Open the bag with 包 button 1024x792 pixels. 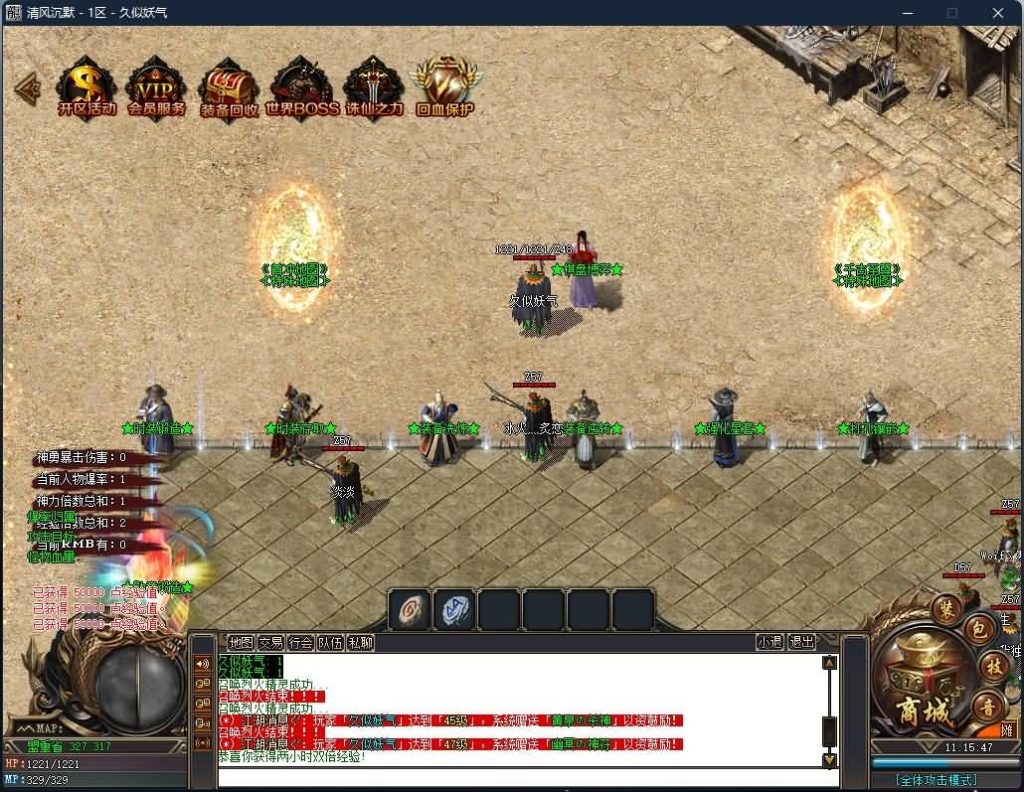[x=982, y=630]
